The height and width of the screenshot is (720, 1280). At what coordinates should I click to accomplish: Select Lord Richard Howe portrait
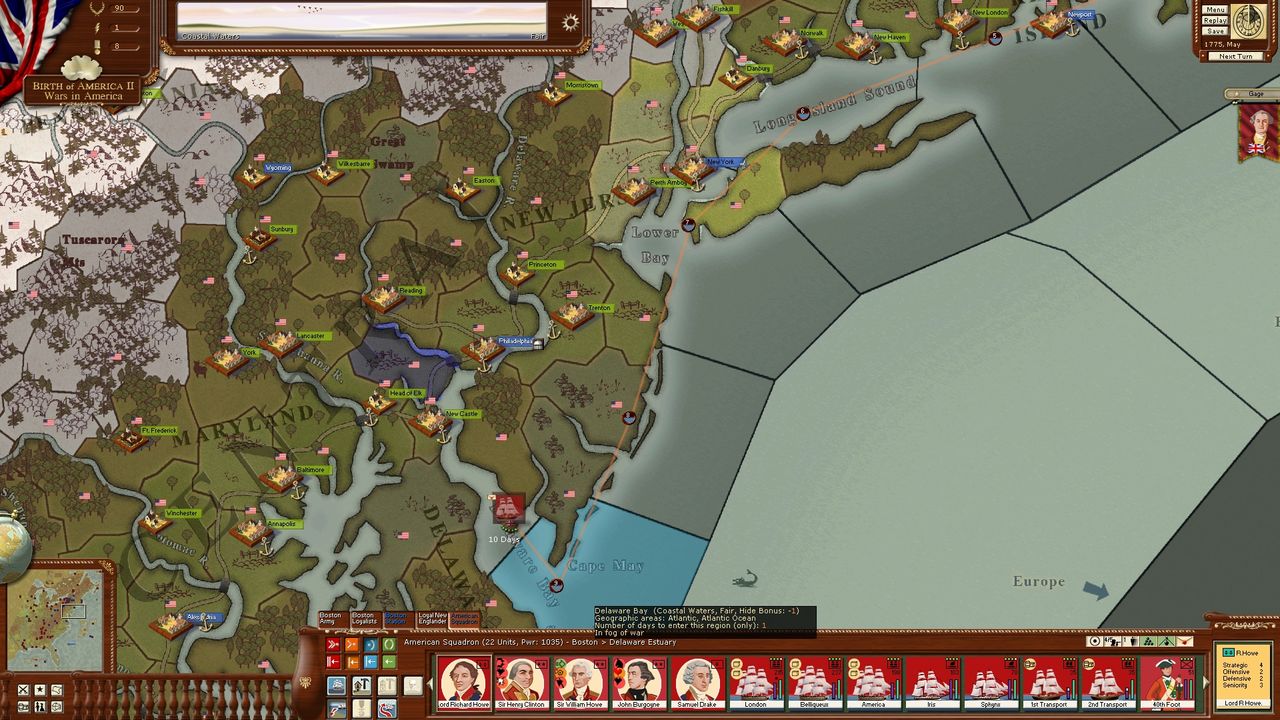pyautogui.click(x=464, y=681)
